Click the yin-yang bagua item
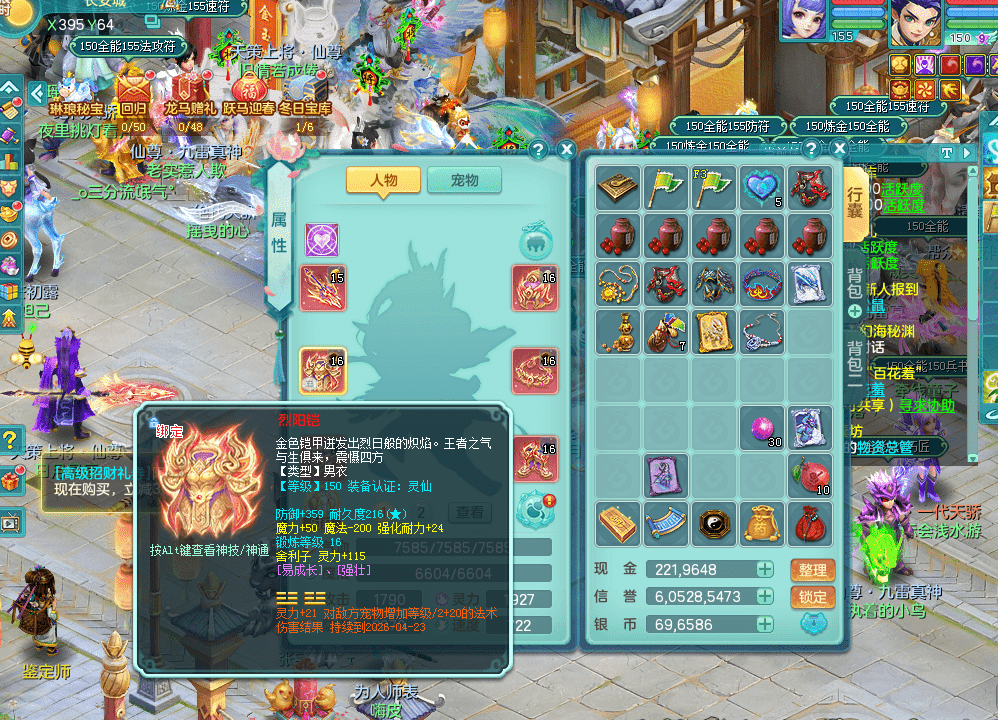The image size is (998, 720). [714, 523]
